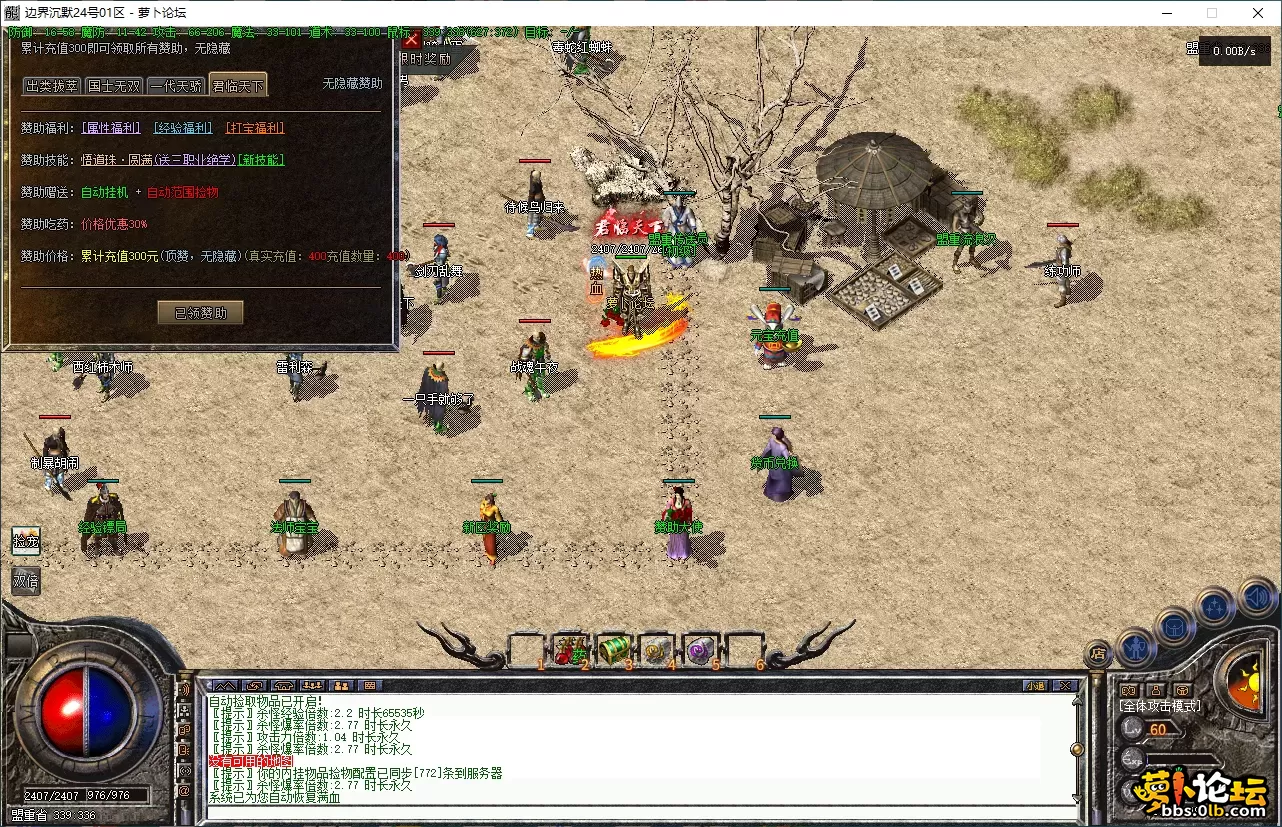1282x827 pixels.
Task: Click the green 新技能 link
Action: (x=262, y=160)
